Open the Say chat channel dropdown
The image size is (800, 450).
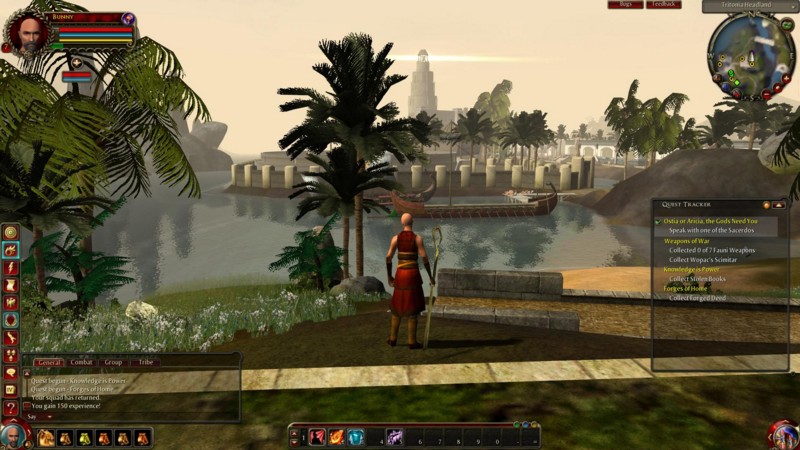41,417
